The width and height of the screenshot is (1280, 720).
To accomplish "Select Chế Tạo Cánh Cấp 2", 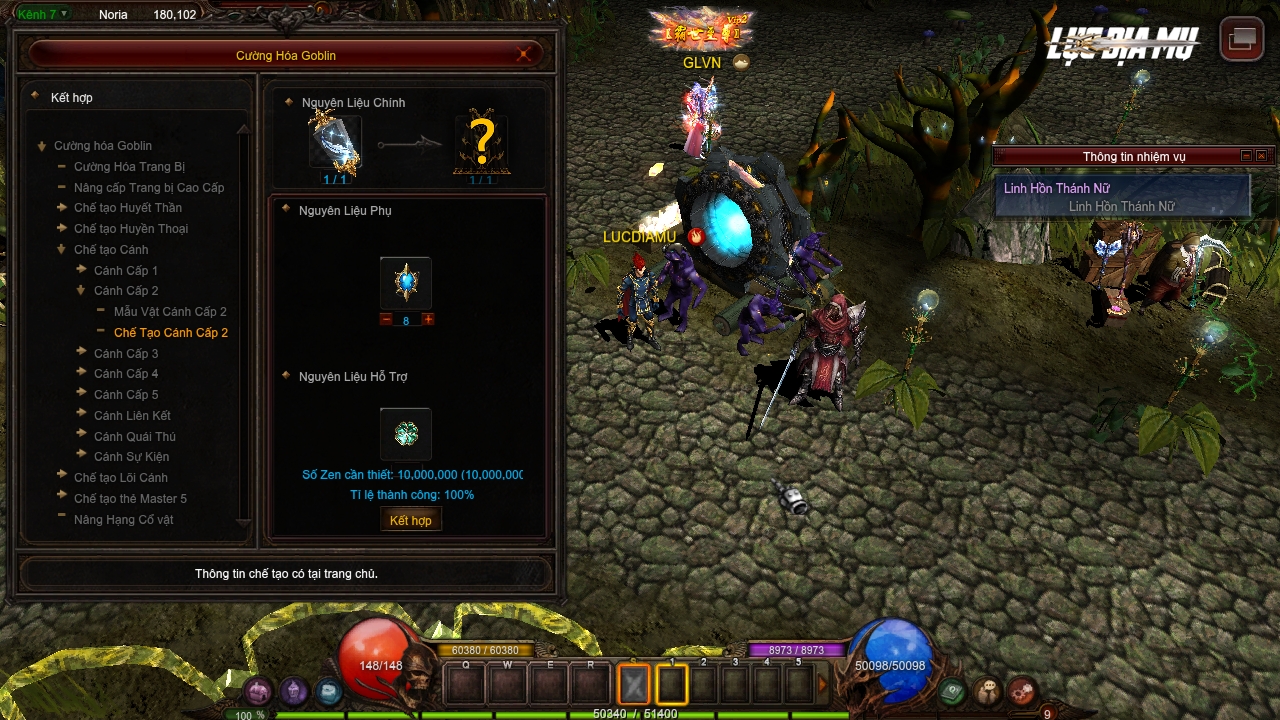I will coord(170,333).
